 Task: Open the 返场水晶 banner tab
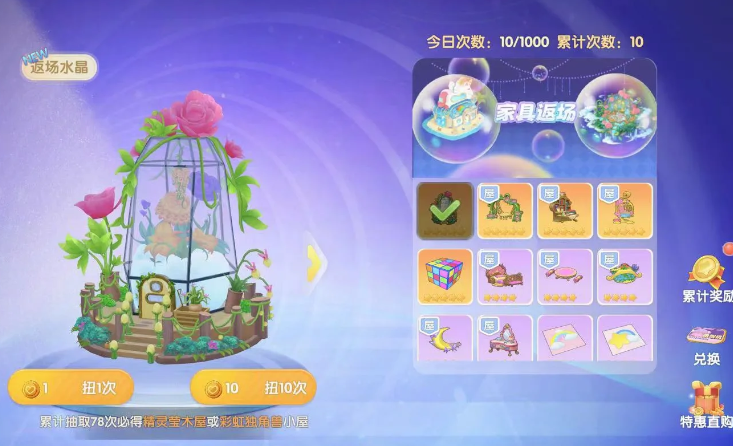(x=60, y=67)
